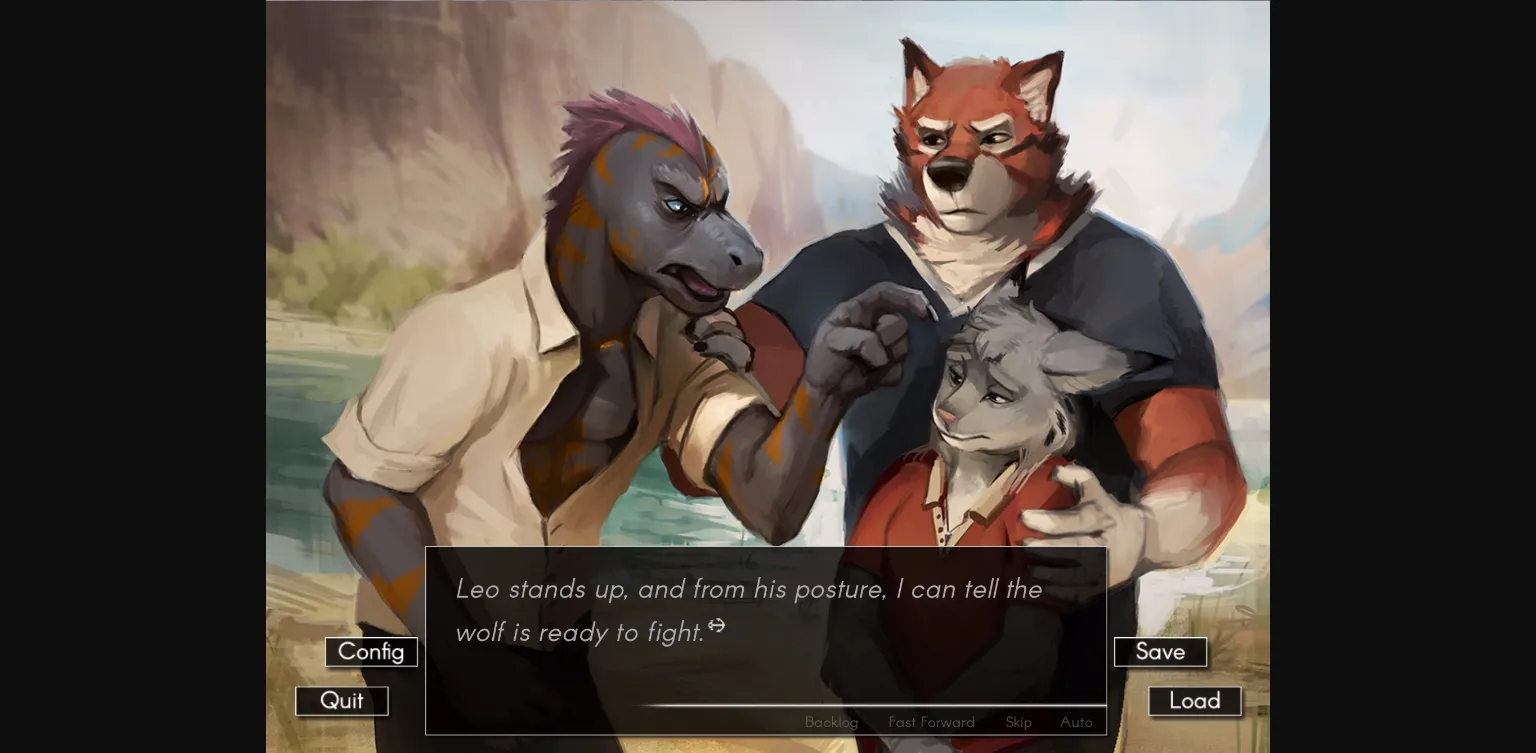Quit the visual novel
The image size is (1536, 753).
click(341, 700)
